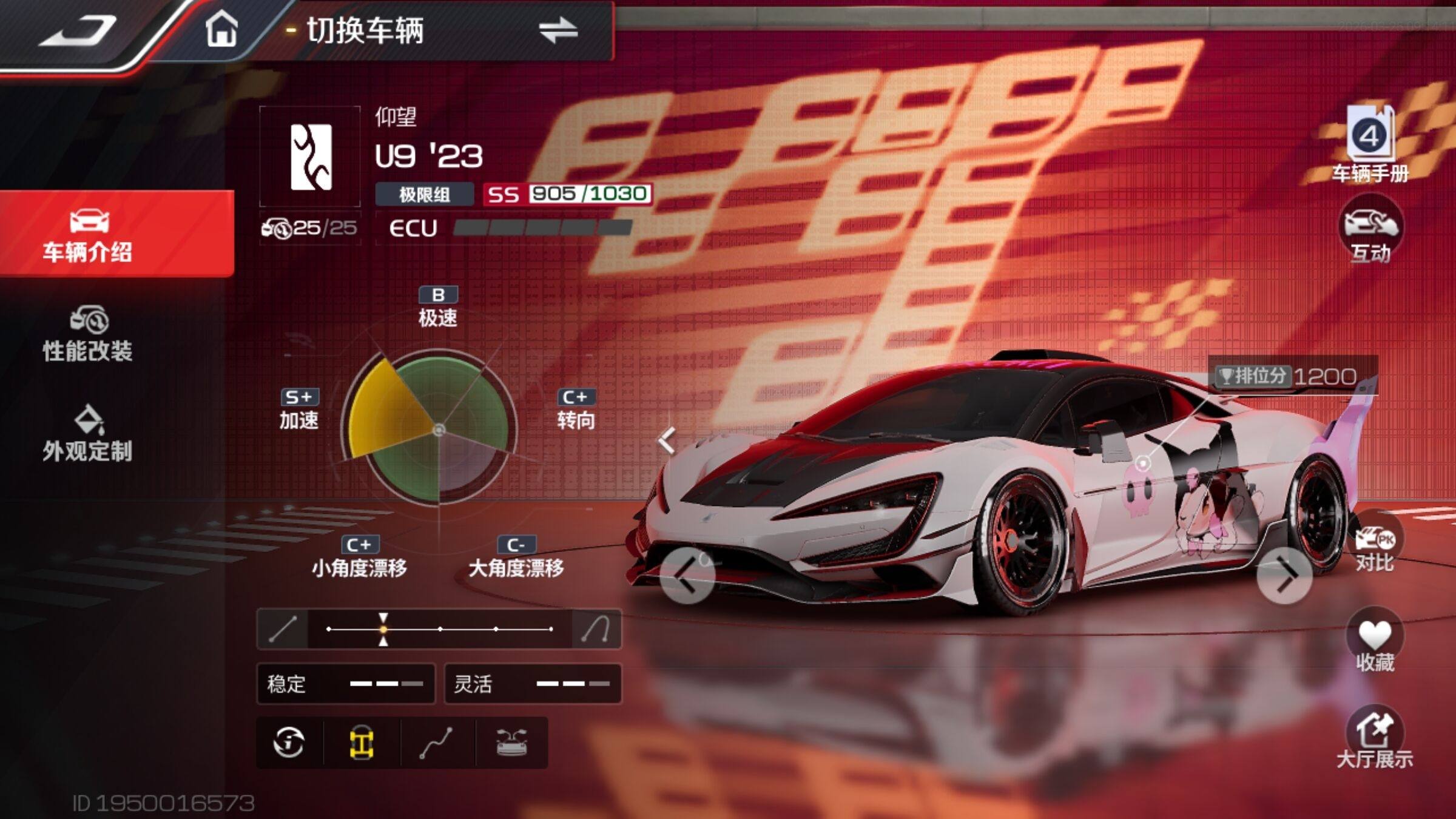Add the car to 收藏 favorites

(1375, 643)
